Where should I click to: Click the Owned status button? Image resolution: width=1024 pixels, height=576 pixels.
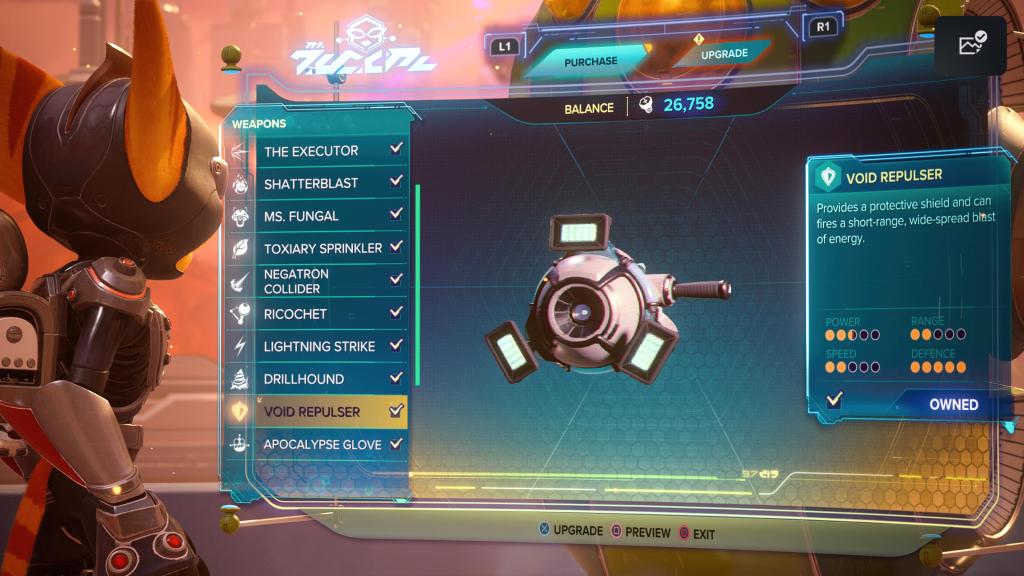pos(952,404)
